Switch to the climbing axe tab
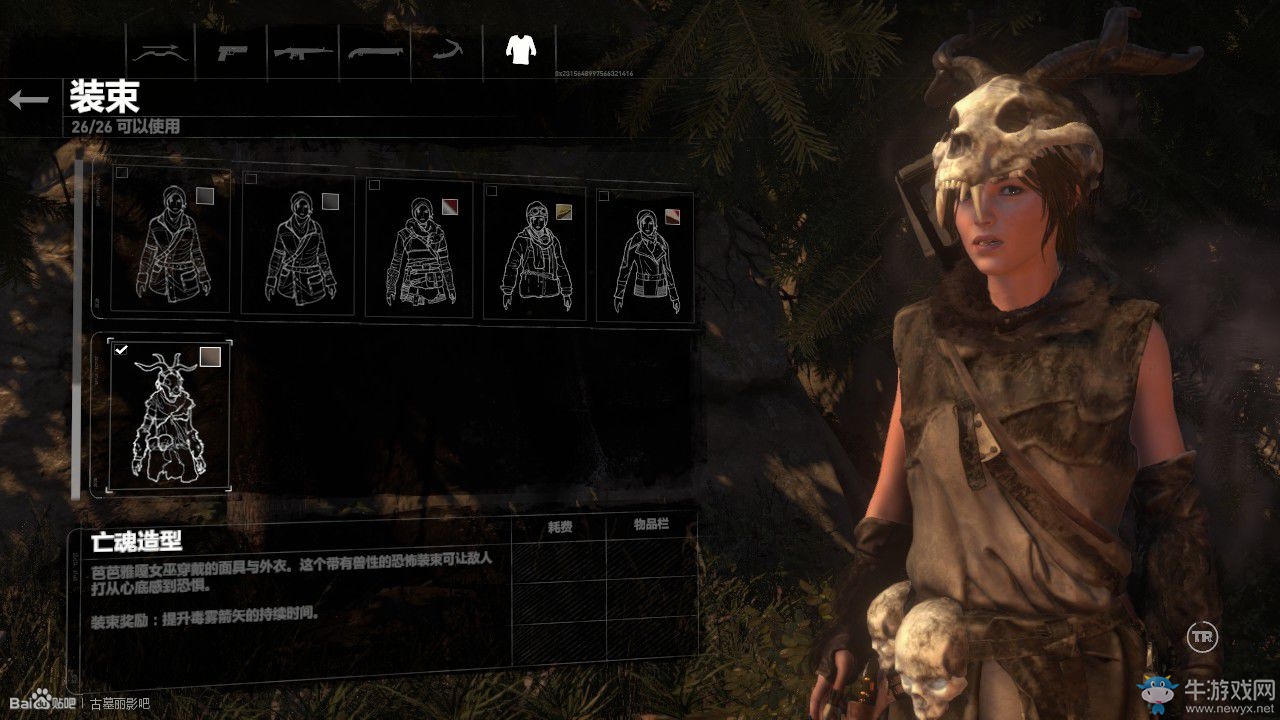The image size is (1280, 720). [447, 50]
